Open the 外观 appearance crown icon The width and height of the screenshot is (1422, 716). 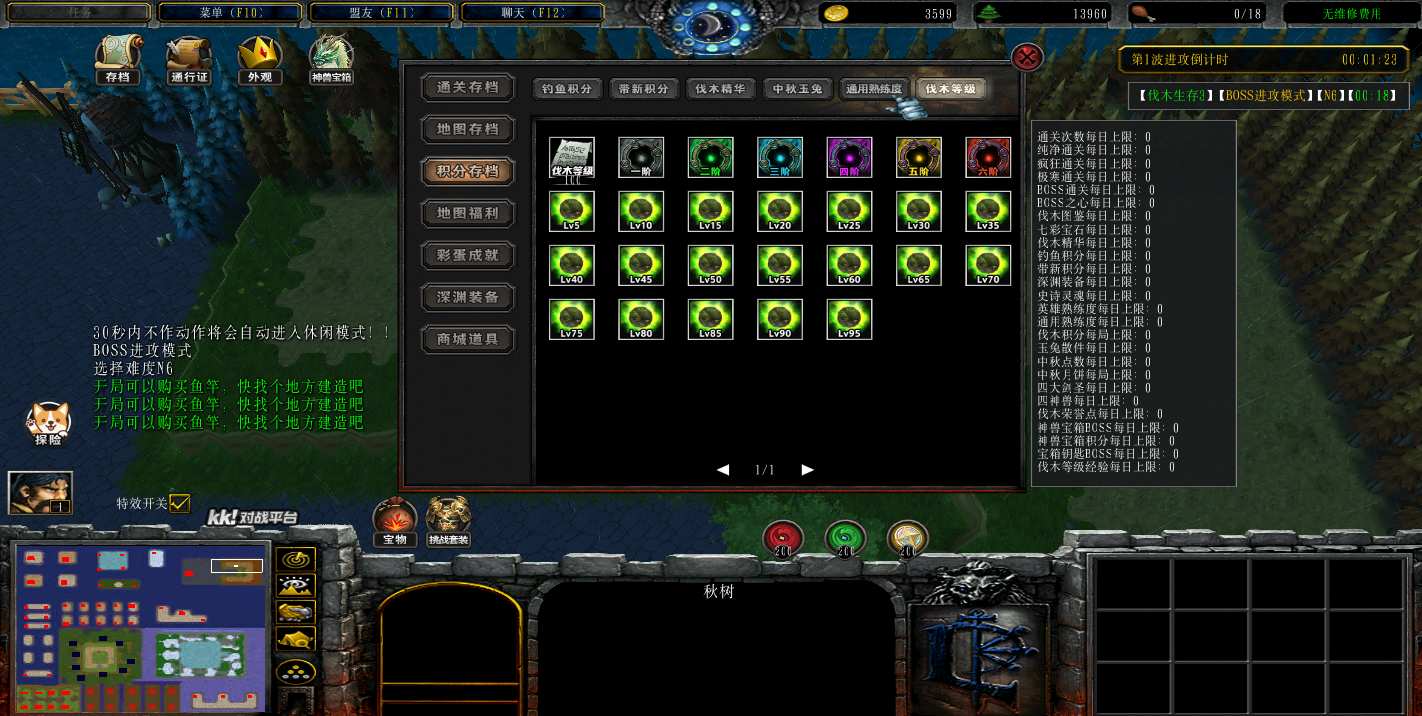click(259, 58)
